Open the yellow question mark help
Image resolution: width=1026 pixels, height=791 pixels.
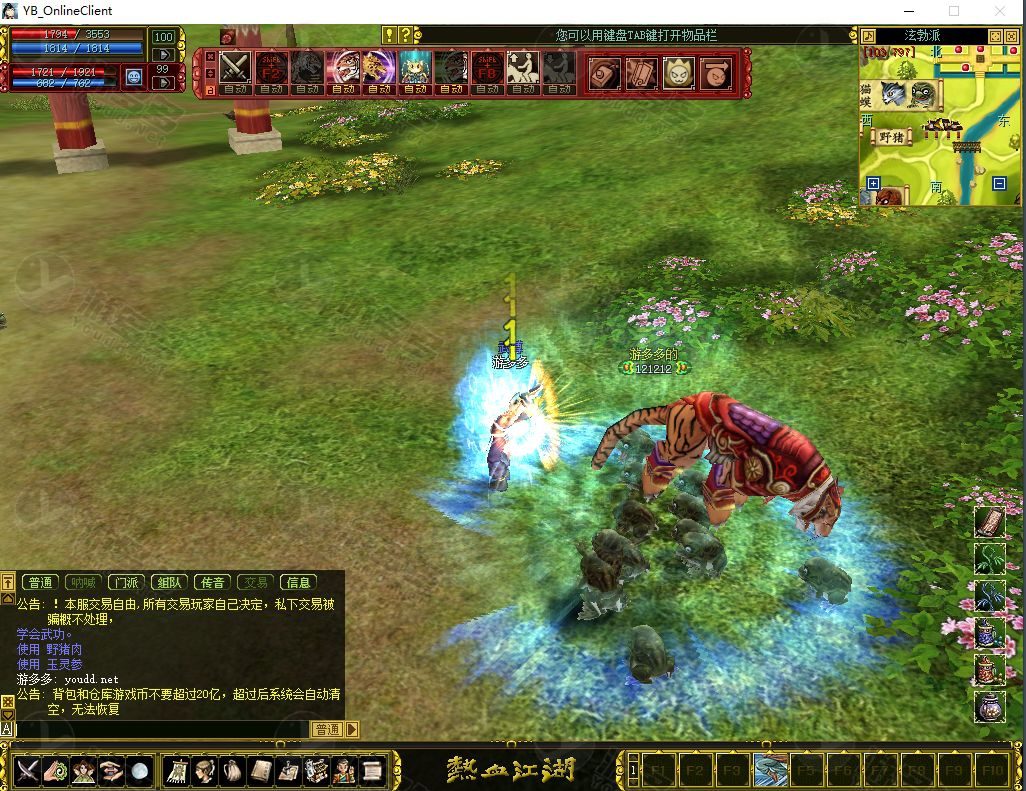tap(404, 35)
